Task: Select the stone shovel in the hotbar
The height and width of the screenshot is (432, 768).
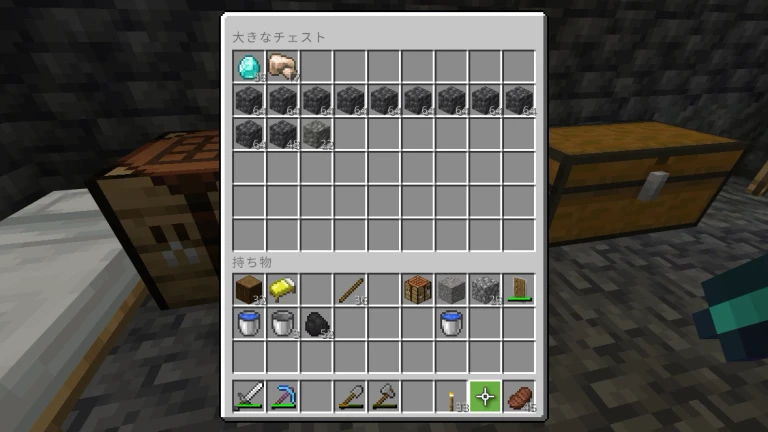Action: (x=350, y=397)
